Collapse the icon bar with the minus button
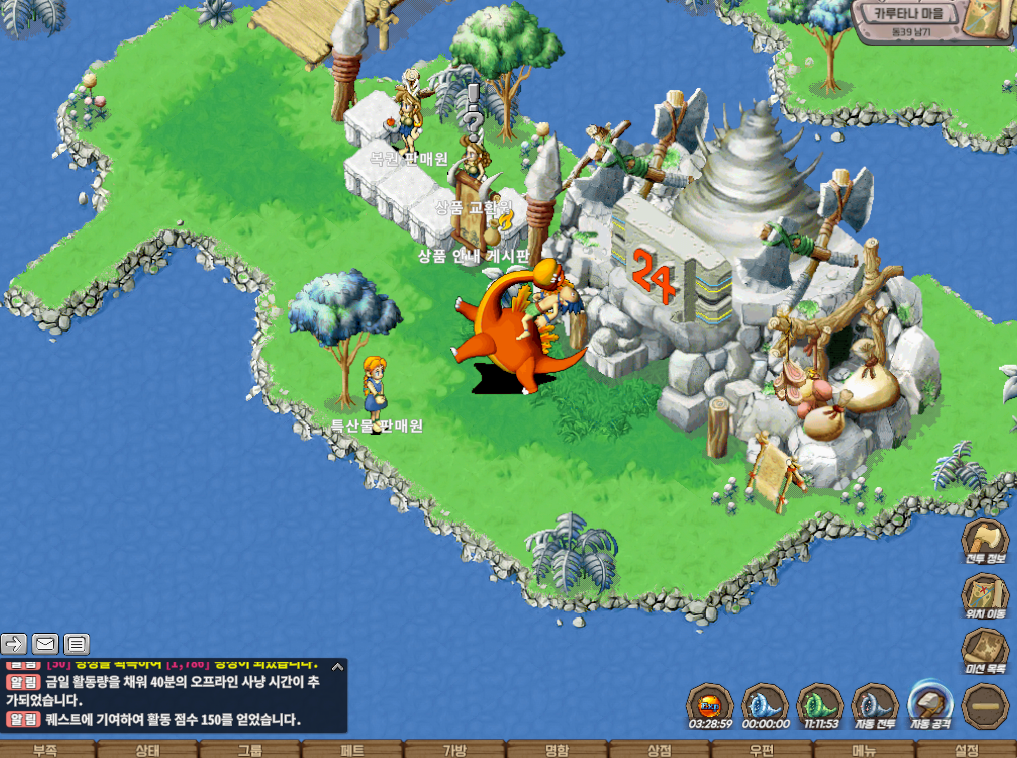This screenshot has height=758, width=1017. click(x=985, y=706)
